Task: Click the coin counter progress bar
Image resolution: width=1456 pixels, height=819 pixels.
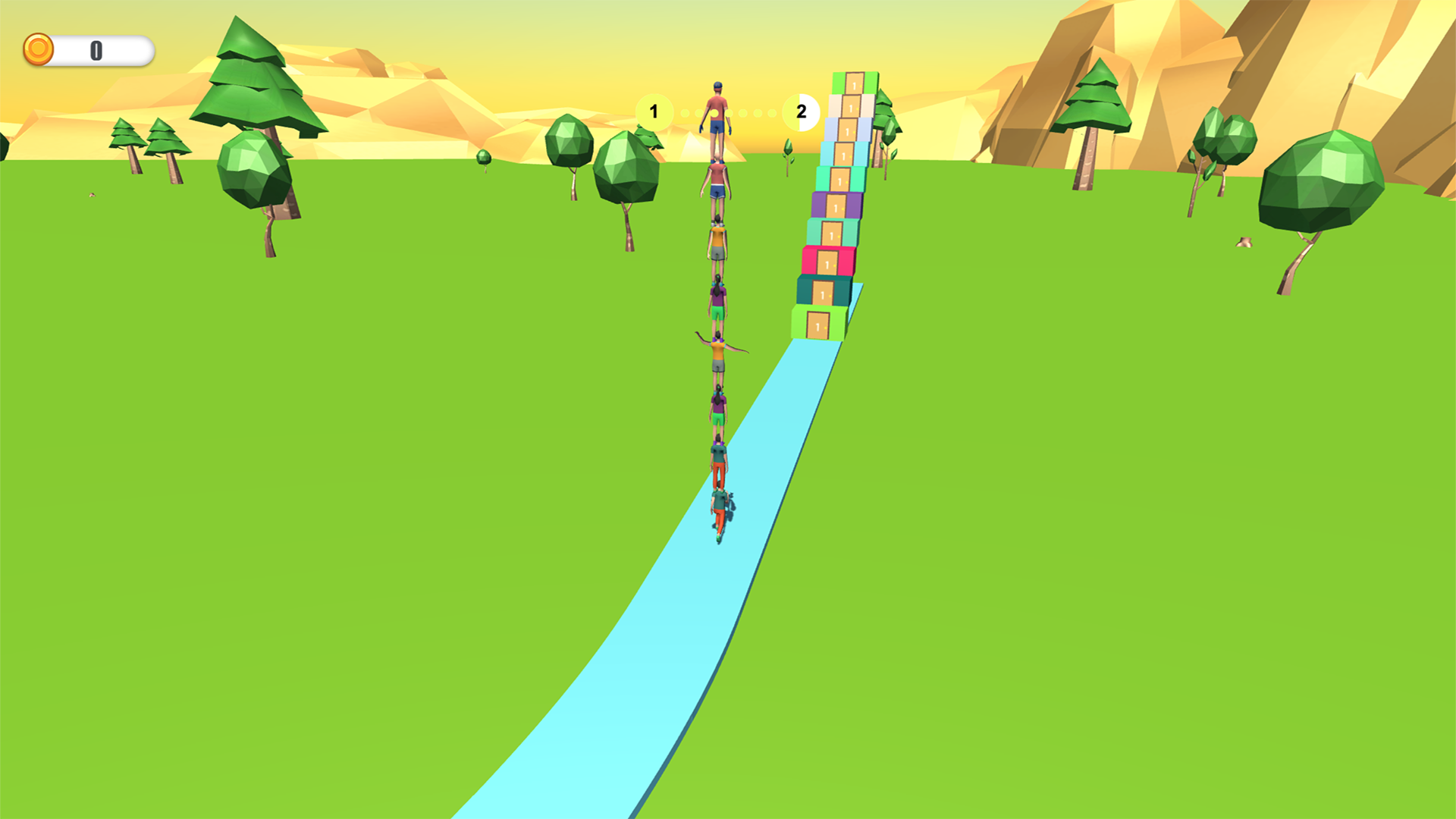Action: [106, 50]
